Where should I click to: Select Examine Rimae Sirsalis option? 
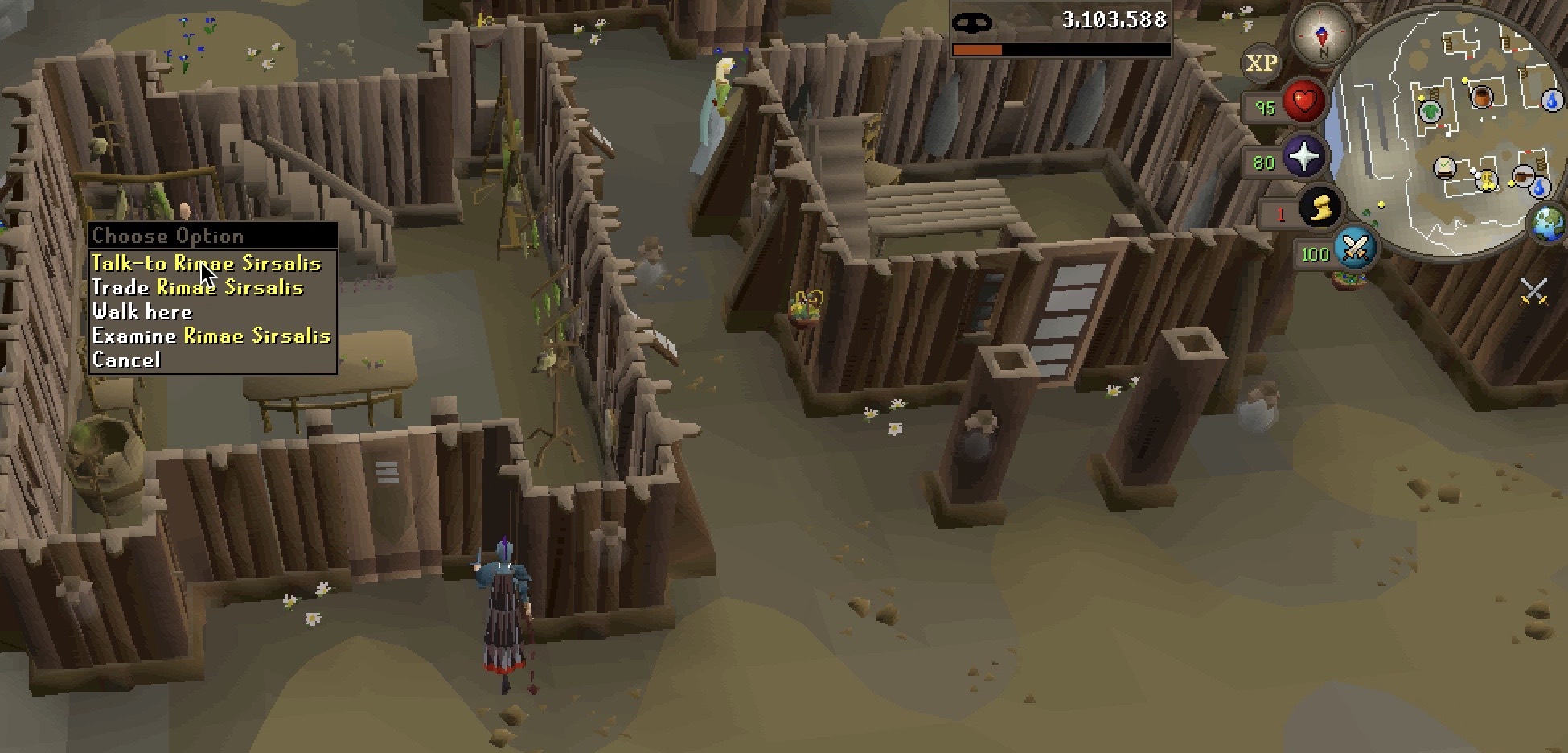(211, 336)
